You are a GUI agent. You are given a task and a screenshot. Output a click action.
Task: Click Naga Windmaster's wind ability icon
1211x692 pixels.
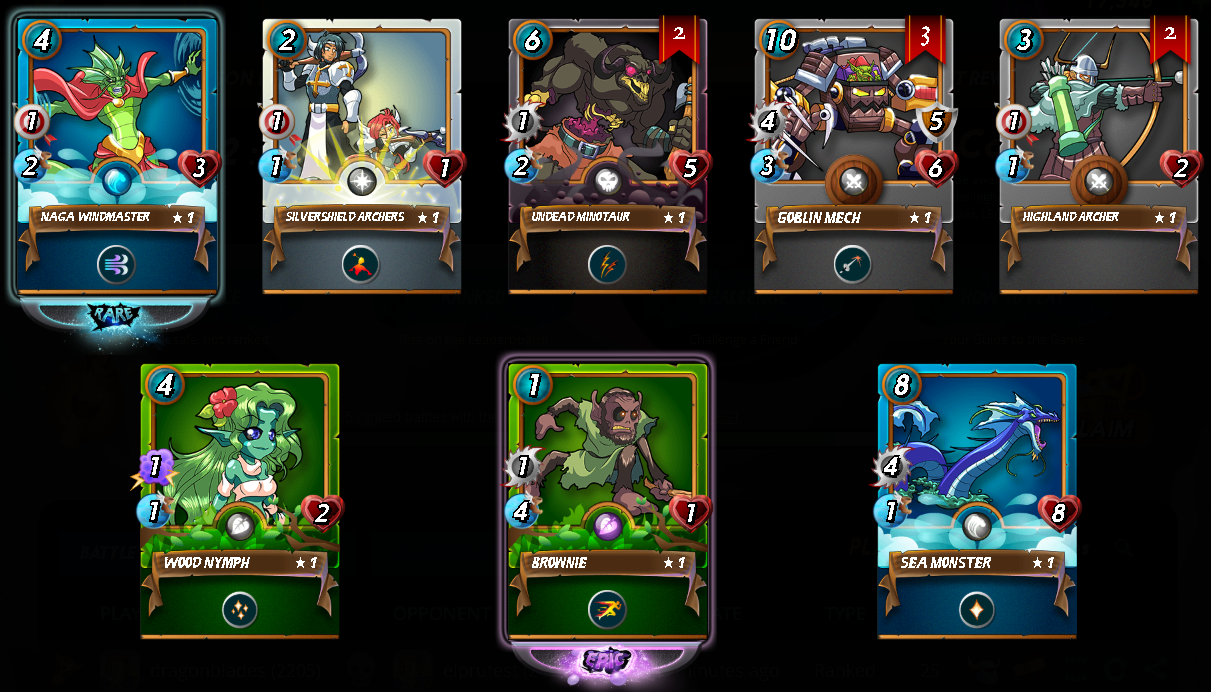(117, 265)
